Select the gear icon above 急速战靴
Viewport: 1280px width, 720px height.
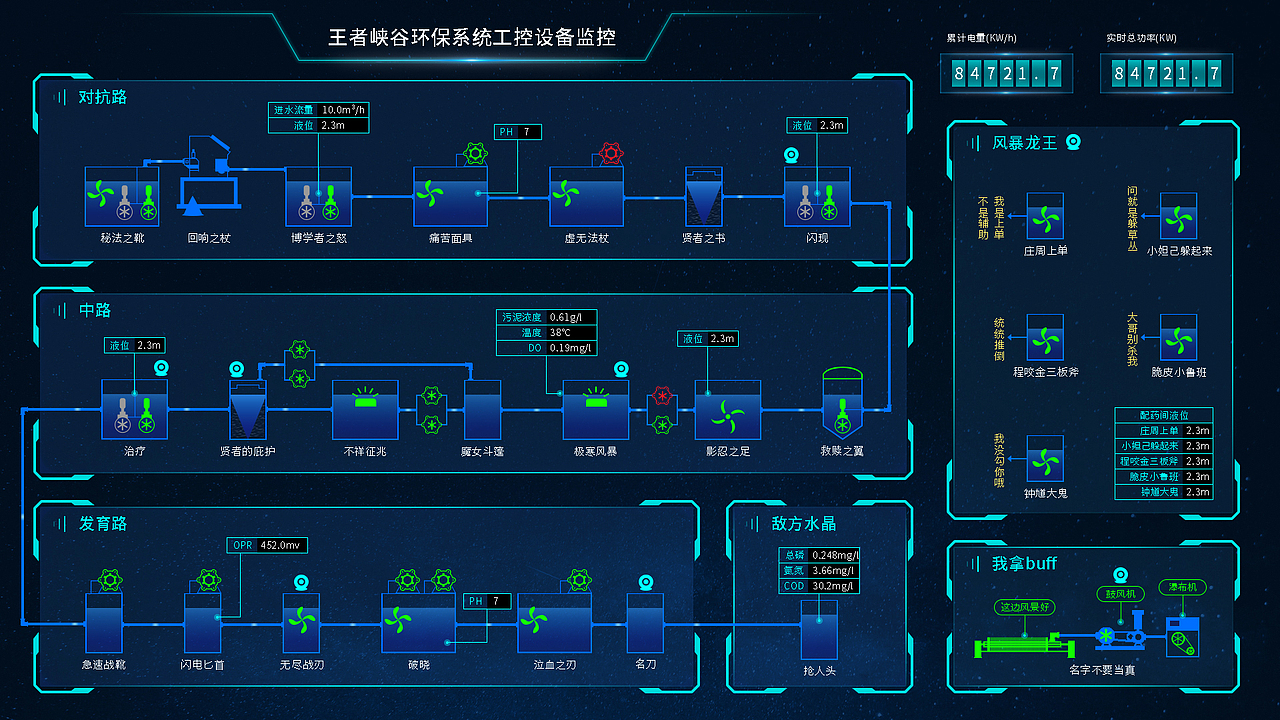pos(110,578)
